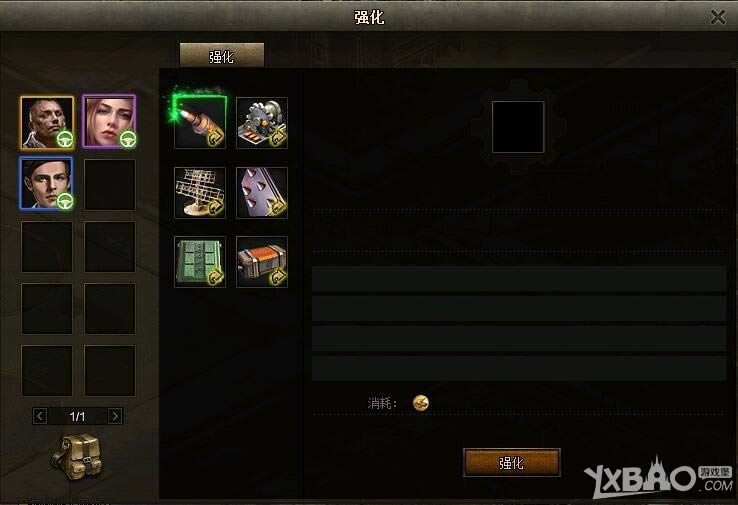This screenshot has width=738, height=505.
Task: Go to the next page arrow
Action: click(x=115, y=415)
